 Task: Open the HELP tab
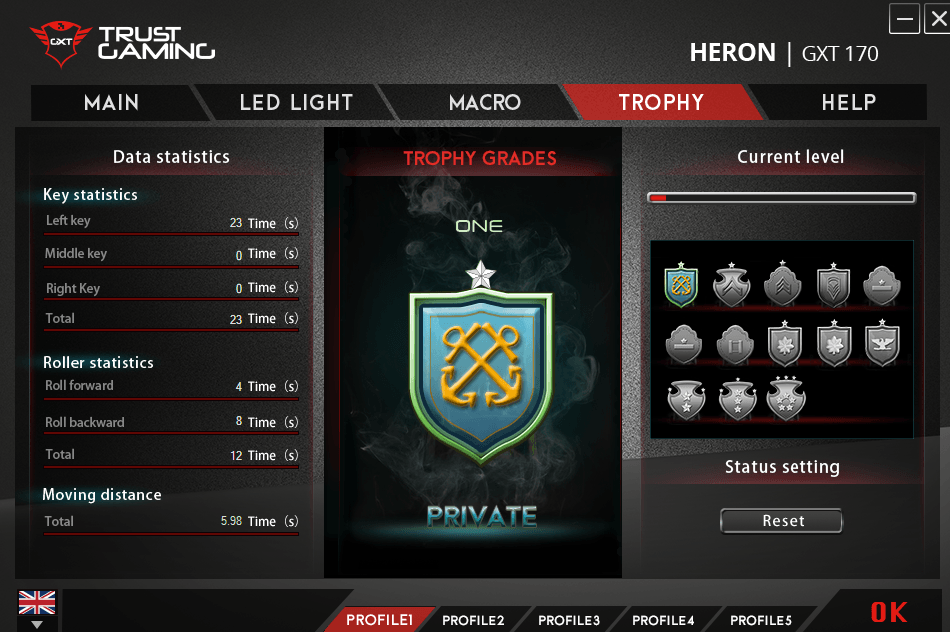pos(848,103)
